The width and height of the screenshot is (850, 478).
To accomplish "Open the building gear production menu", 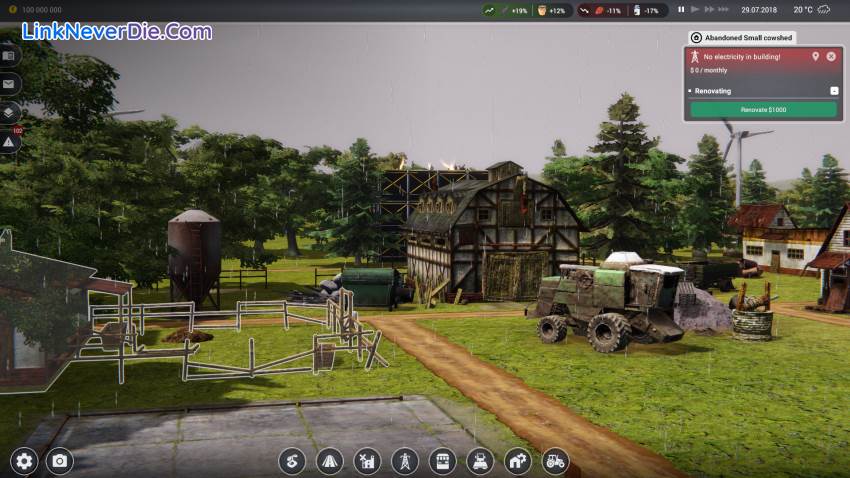I will 517,461.
